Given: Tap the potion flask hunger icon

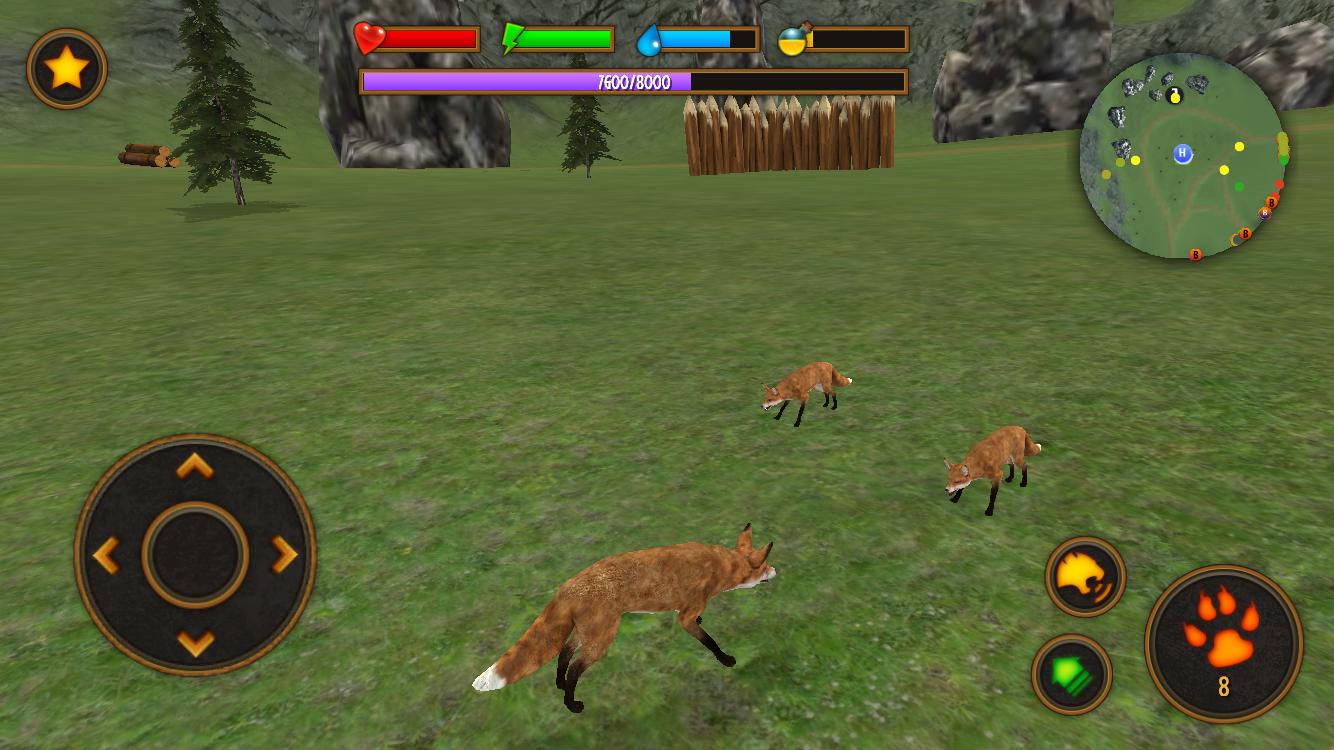Looking at the screenshot, I should (x=790, y=38).
